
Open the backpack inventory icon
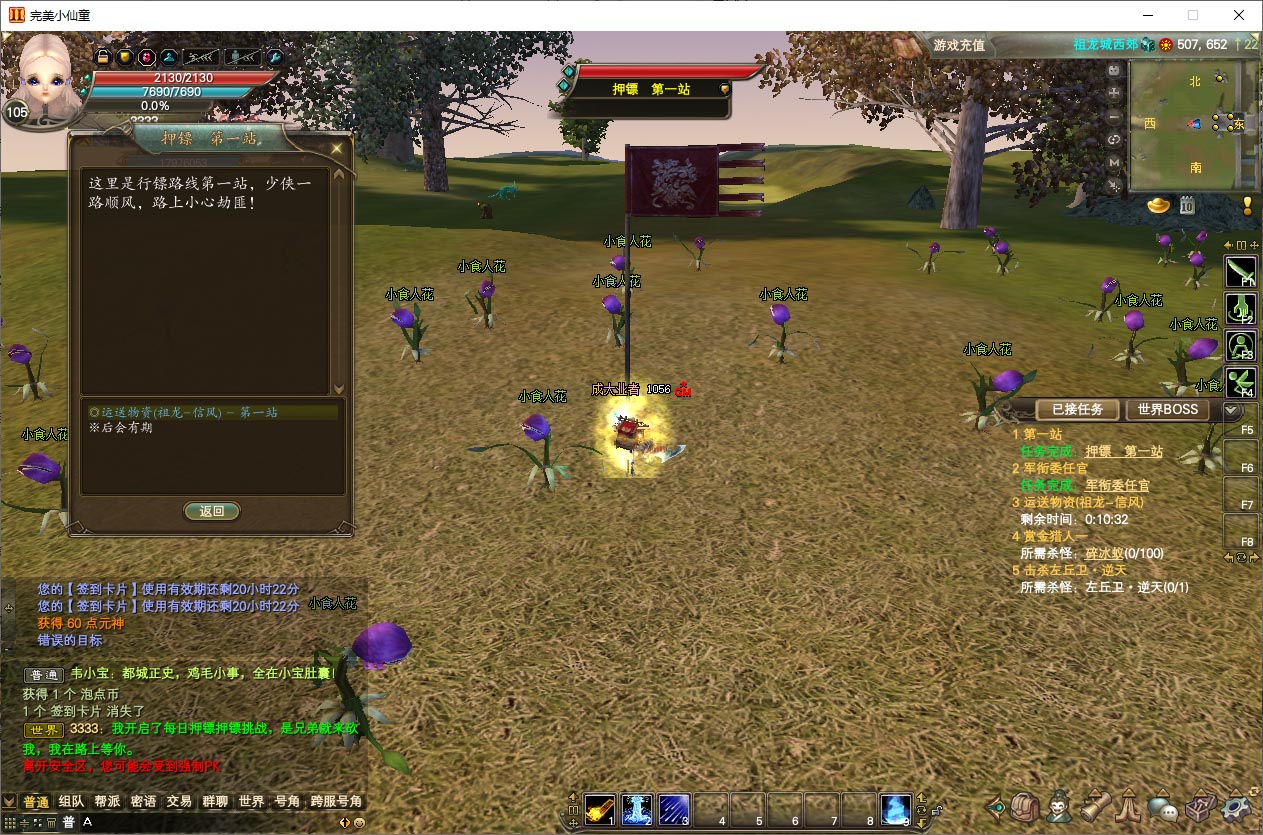(1025, 806)
